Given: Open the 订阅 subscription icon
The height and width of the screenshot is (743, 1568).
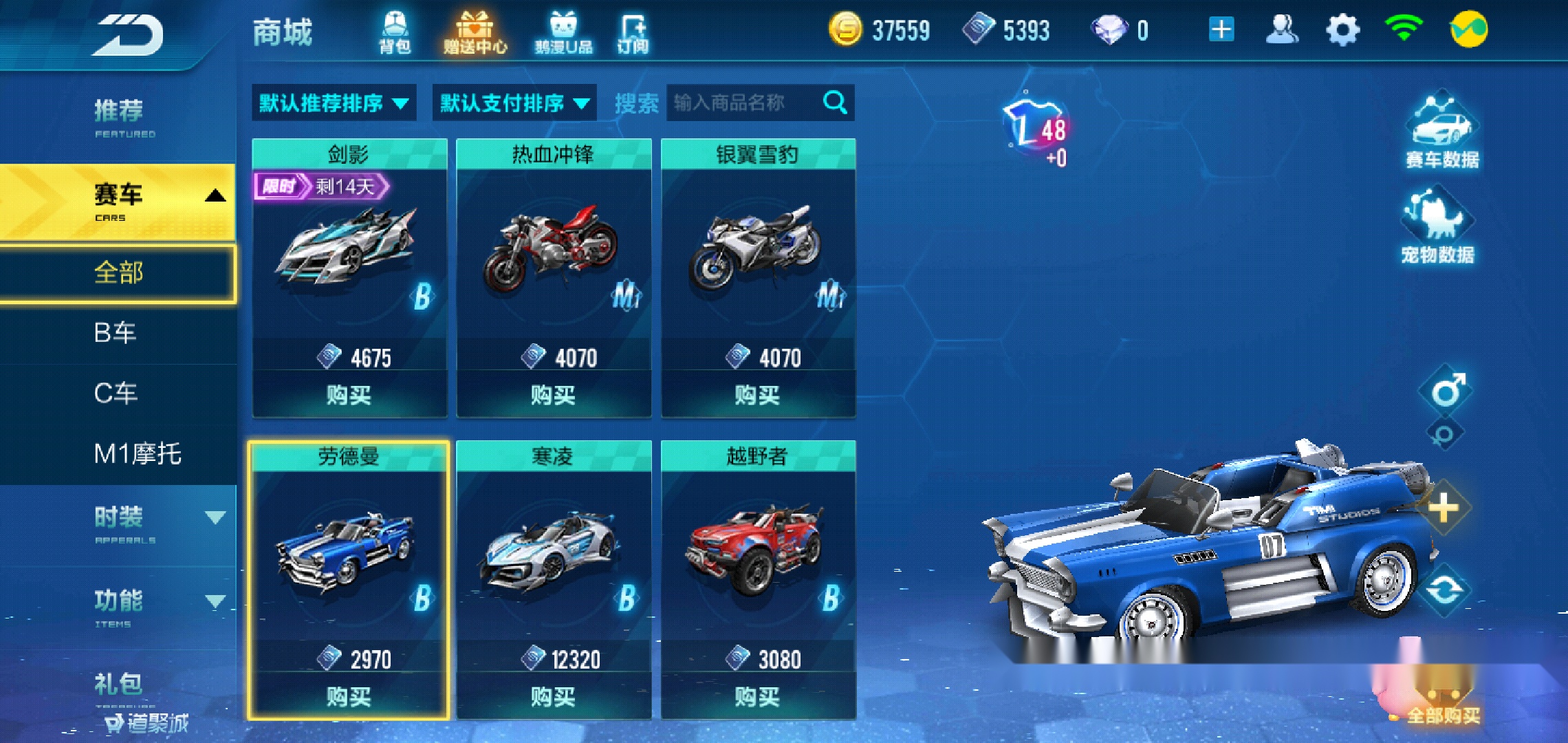Looking at the screenshot, I should 637,30.
